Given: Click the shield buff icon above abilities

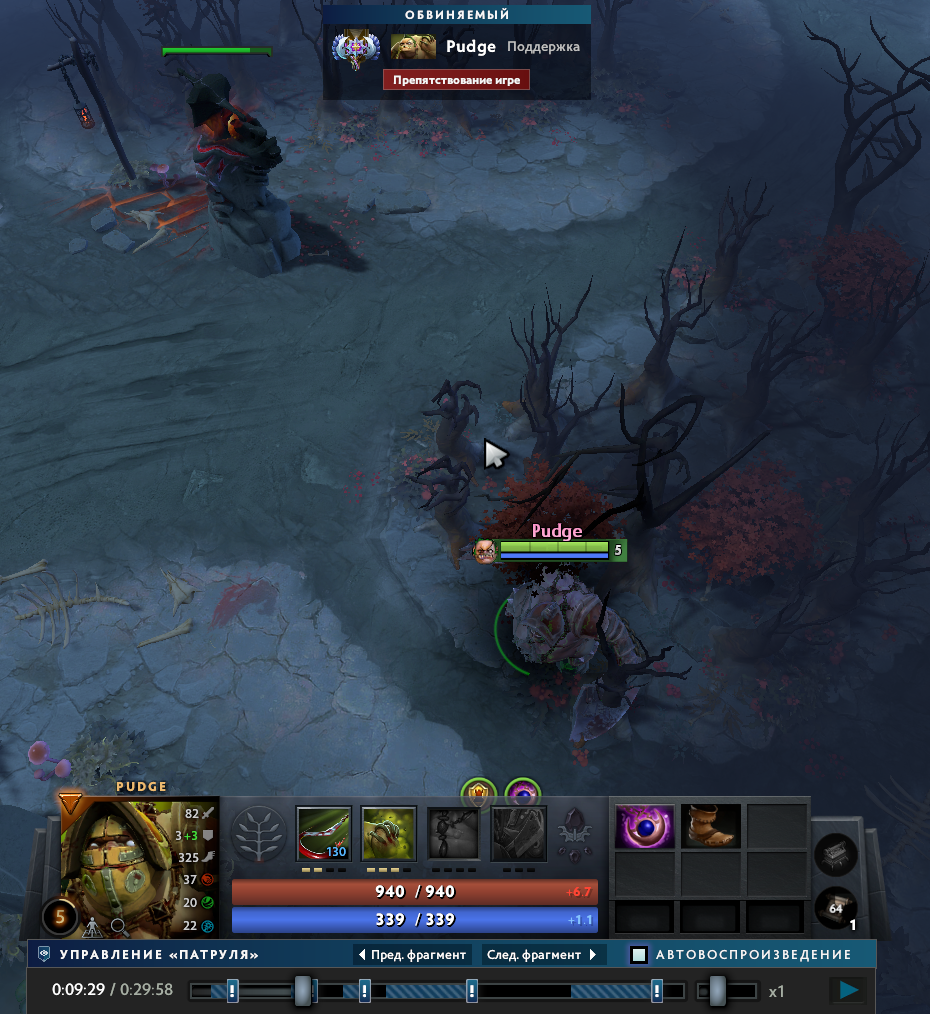Looking at the screenshot, I should click(x=478, y=794).
